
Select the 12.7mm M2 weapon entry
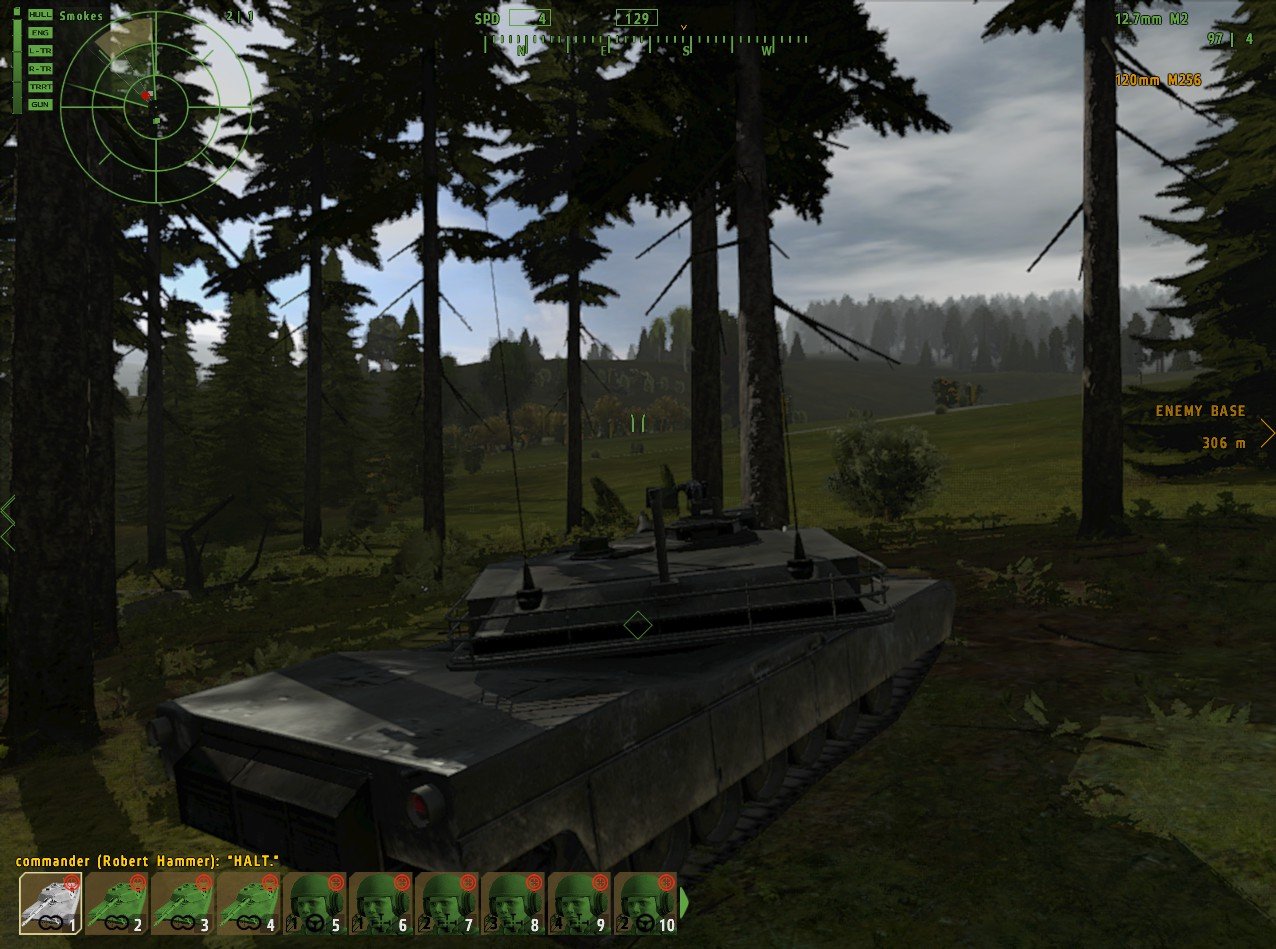1151,19
